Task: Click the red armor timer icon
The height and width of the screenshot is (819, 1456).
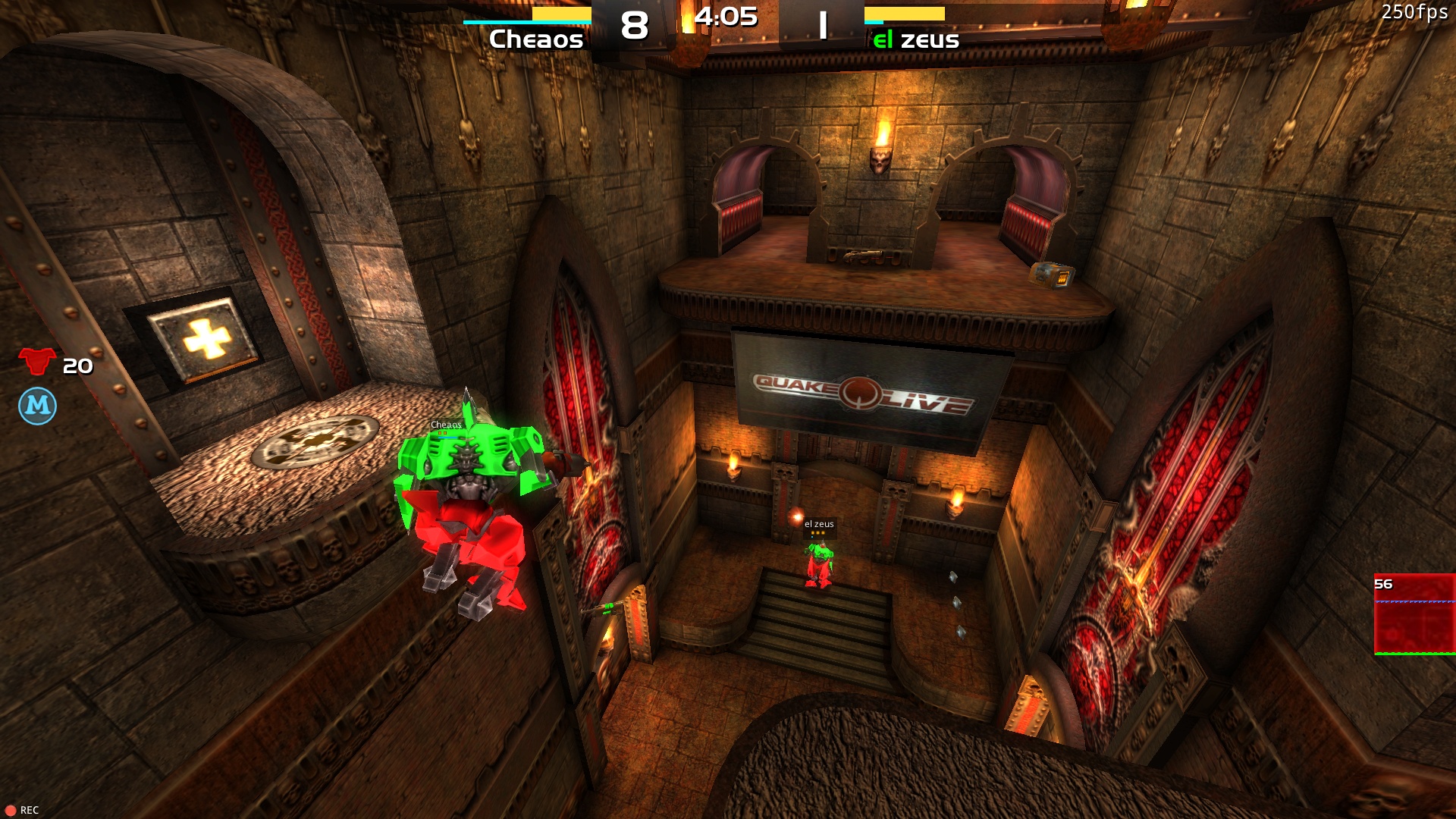Action: 37,362
